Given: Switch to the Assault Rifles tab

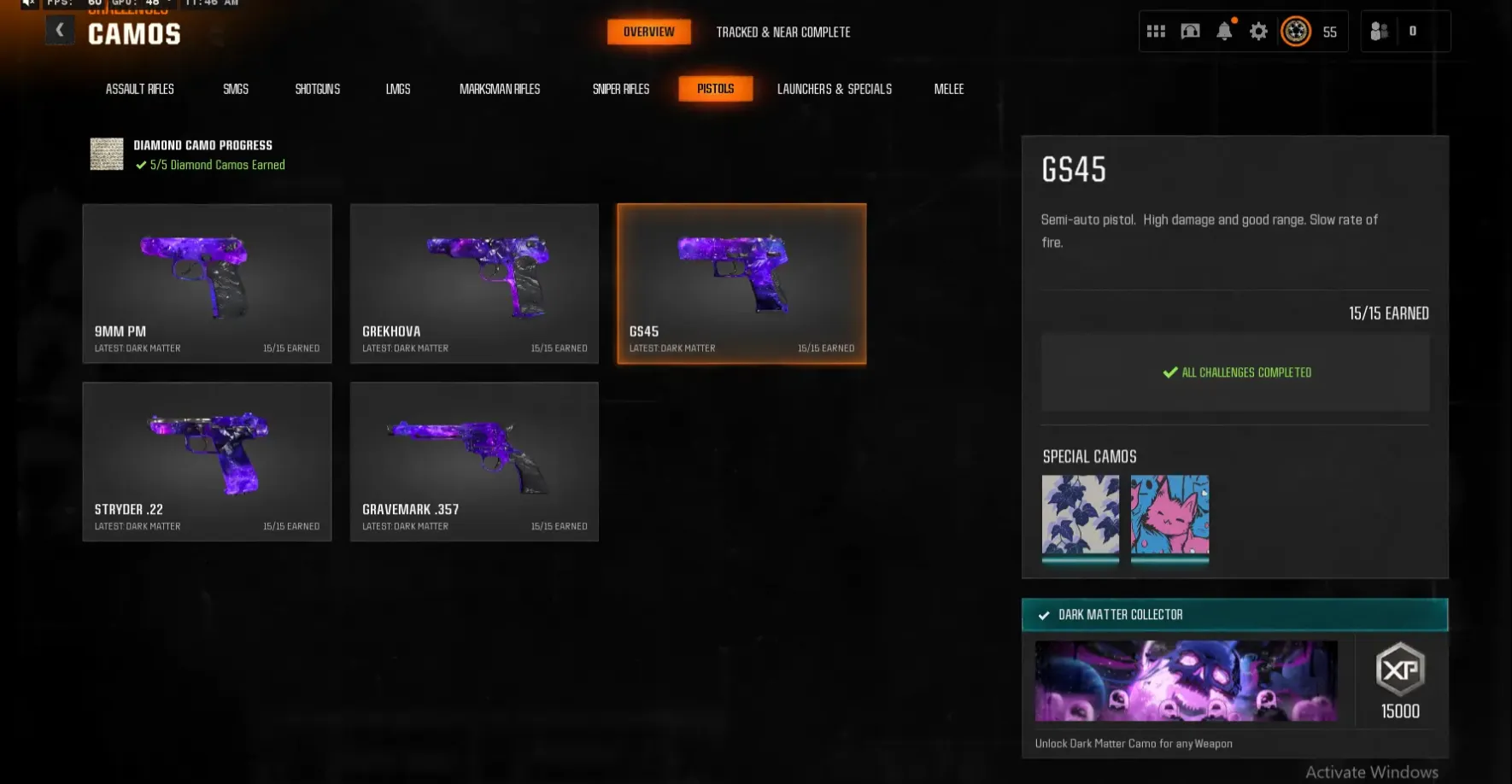Looking at the screenshot, I should click(x=139, y=88).
